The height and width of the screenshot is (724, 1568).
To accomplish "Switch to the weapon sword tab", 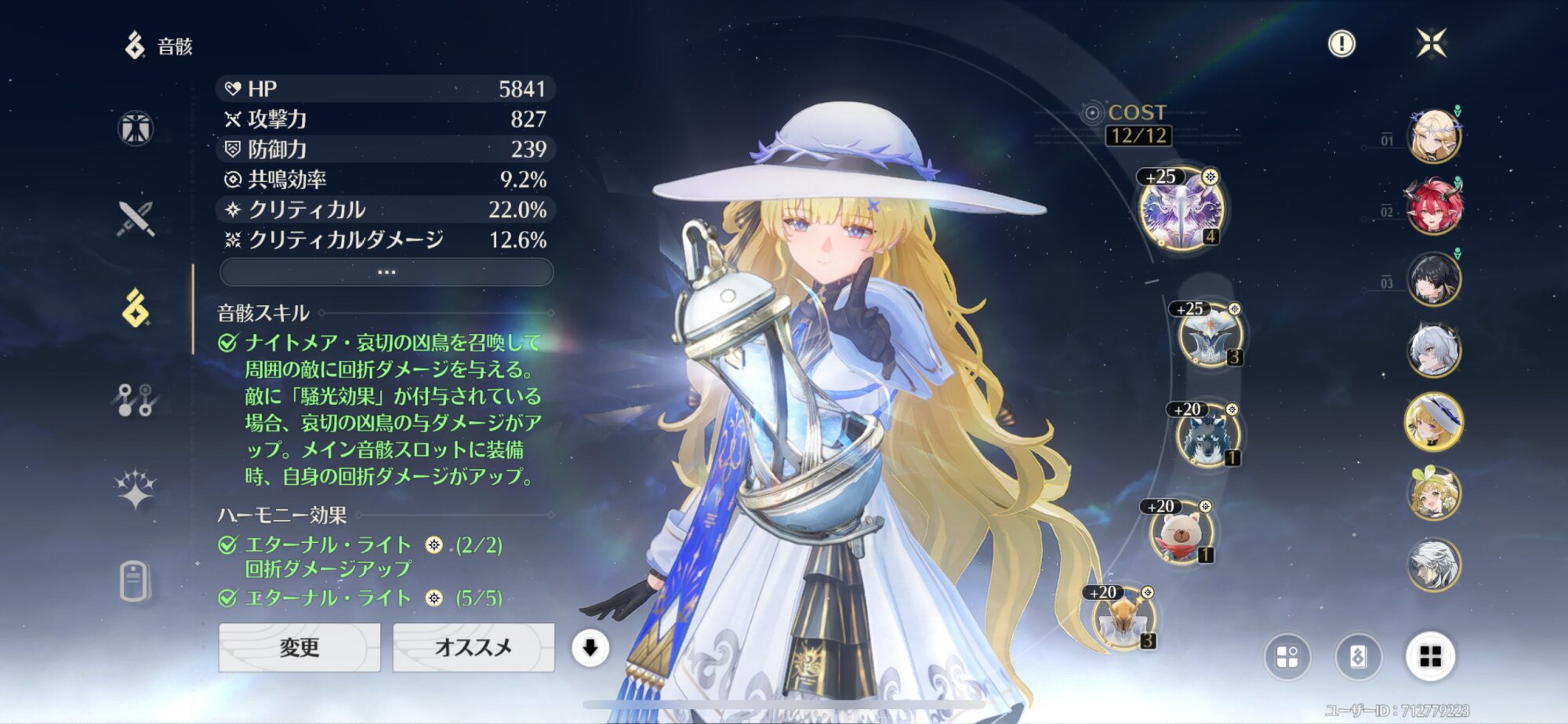I will [136, 219].
